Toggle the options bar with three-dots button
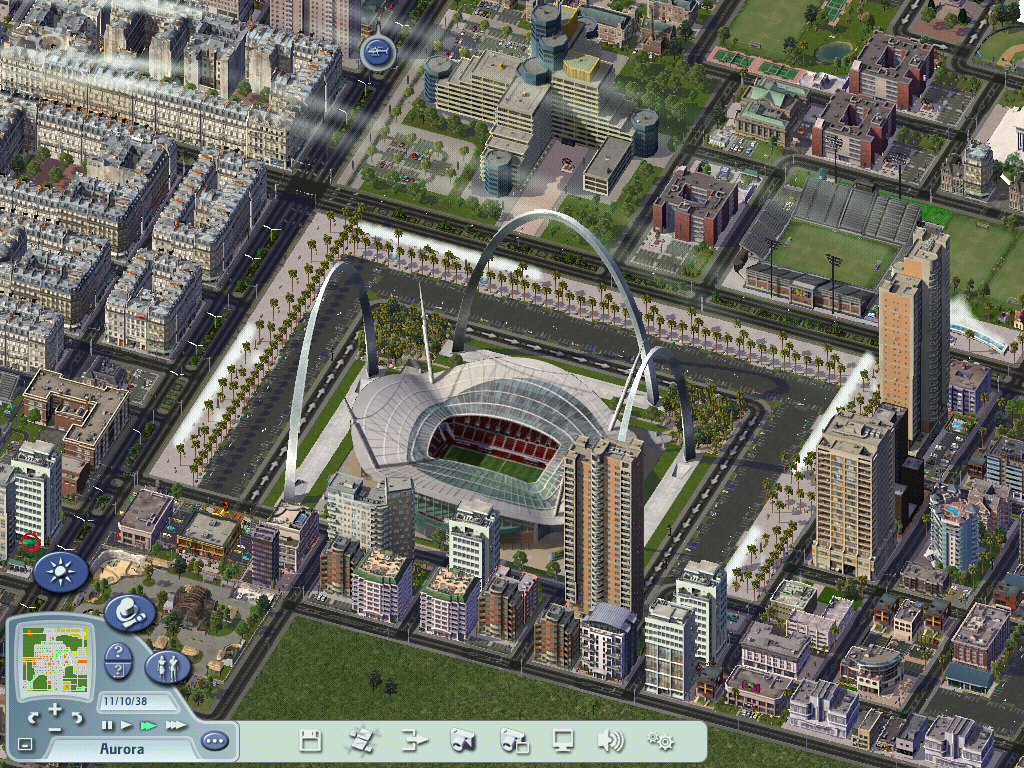 (214, 741)
